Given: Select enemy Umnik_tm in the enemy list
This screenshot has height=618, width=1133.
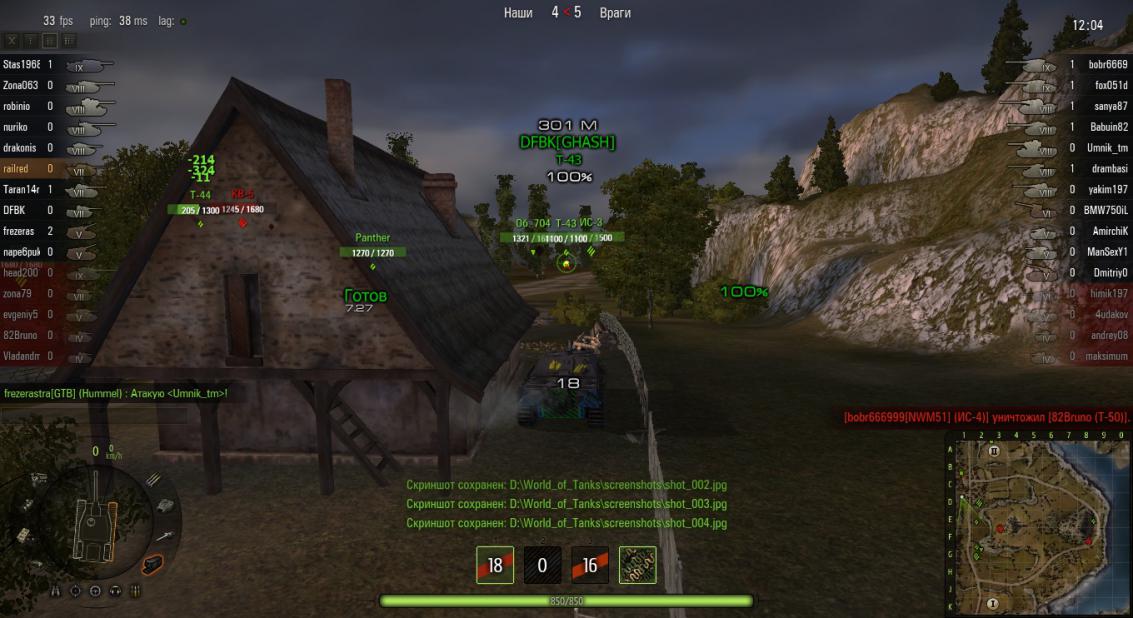Looking at the screenshot, I should [1107, 147].
